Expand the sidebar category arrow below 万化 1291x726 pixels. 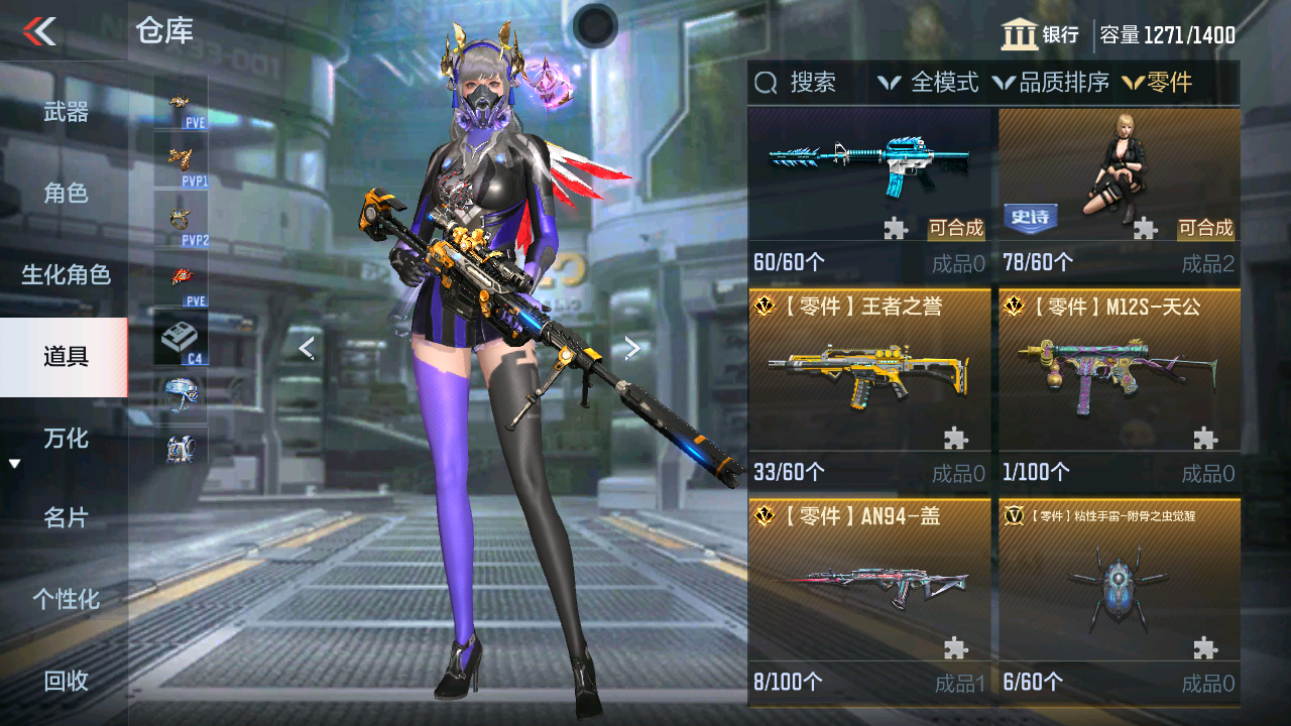(13, 463)
